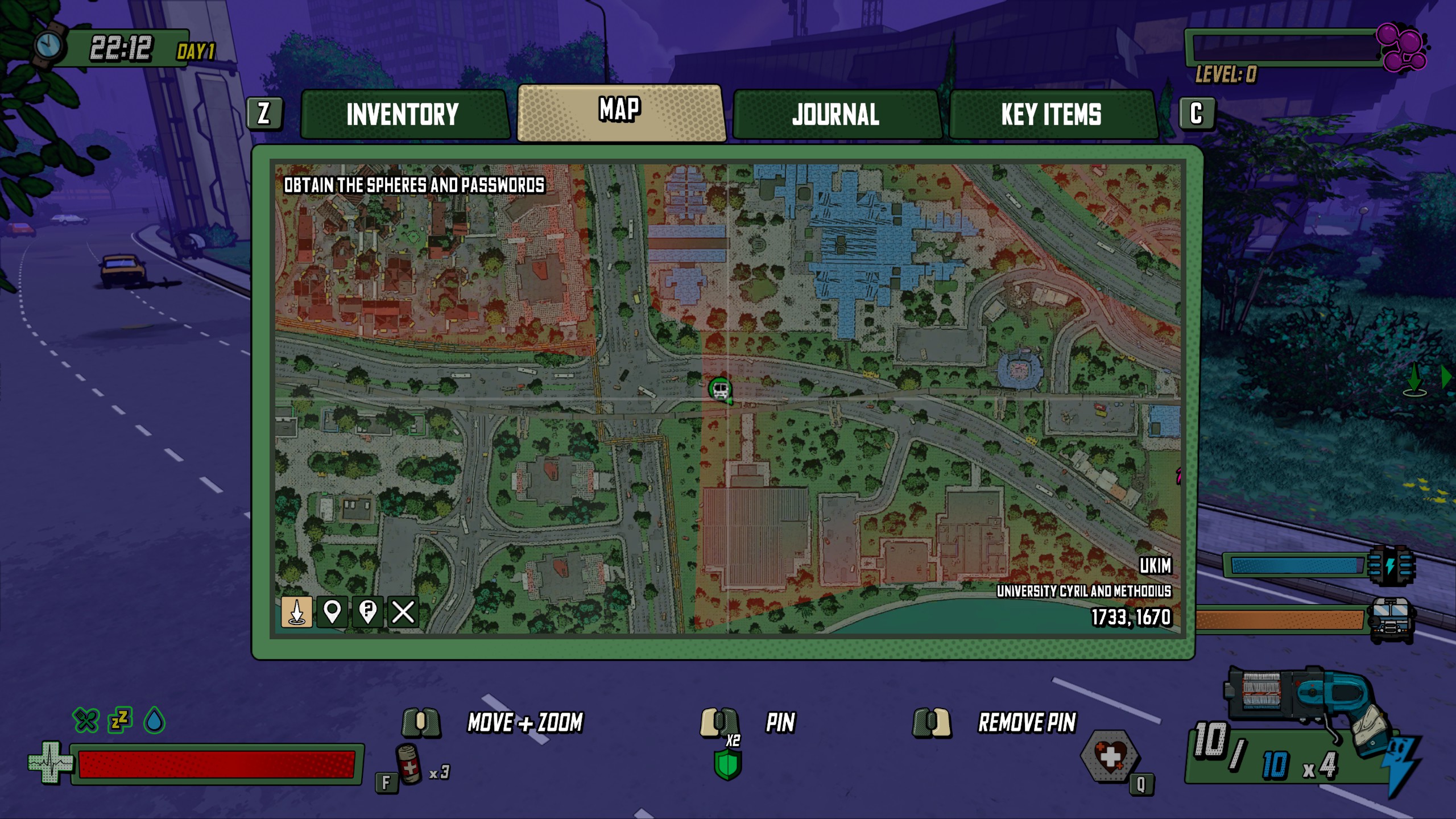Image resolution: width=1456 pixels, height=819 pixels.
Task: Open the Inventory tab
Action: pos(403,114)
